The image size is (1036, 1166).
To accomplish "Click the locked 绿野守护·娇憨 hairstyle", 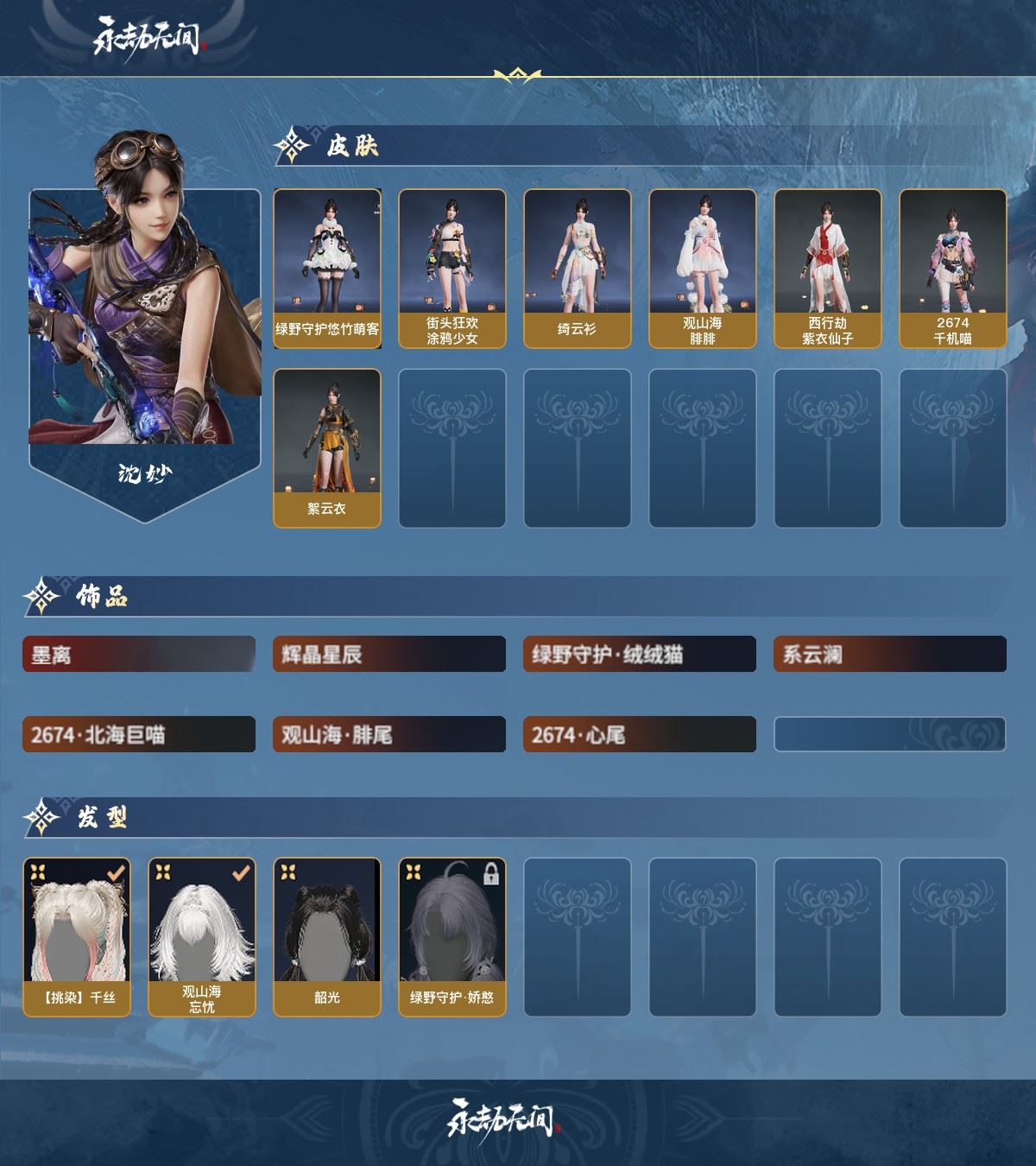I will 452,936.
